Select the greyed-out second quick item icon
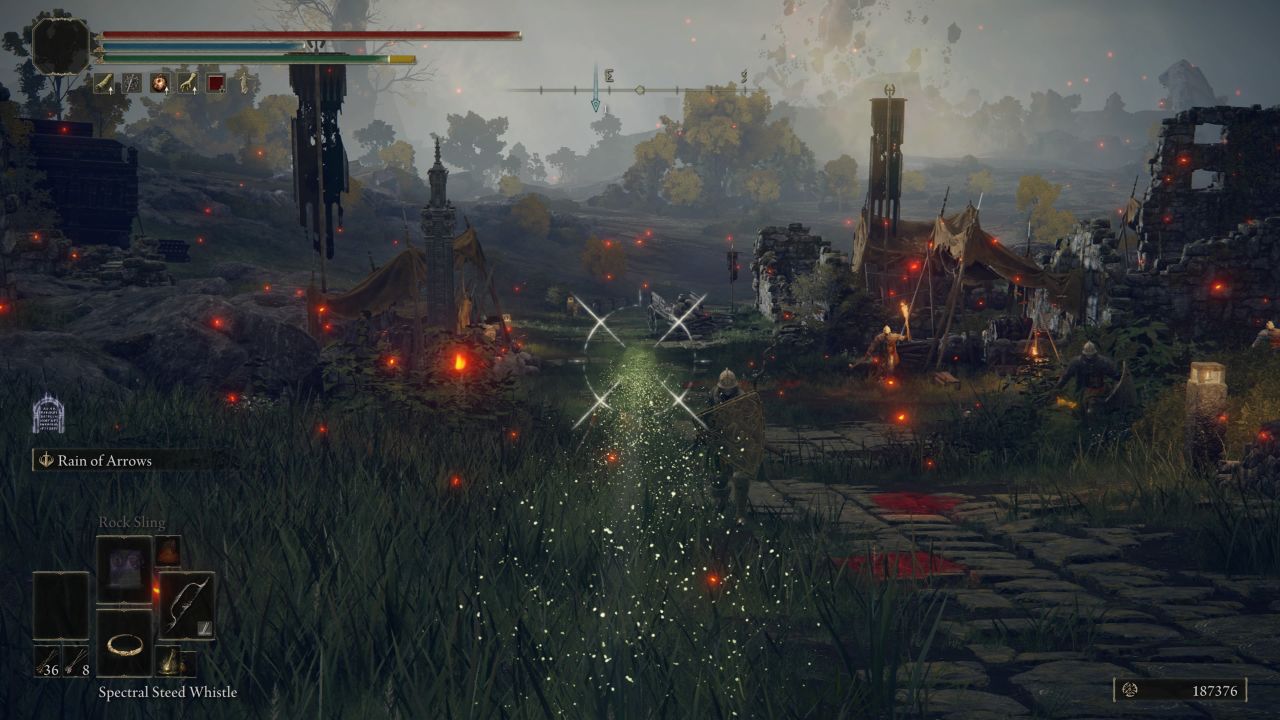Image resolution: width=1280 pixels, height=720 pixels. point(134,83)
